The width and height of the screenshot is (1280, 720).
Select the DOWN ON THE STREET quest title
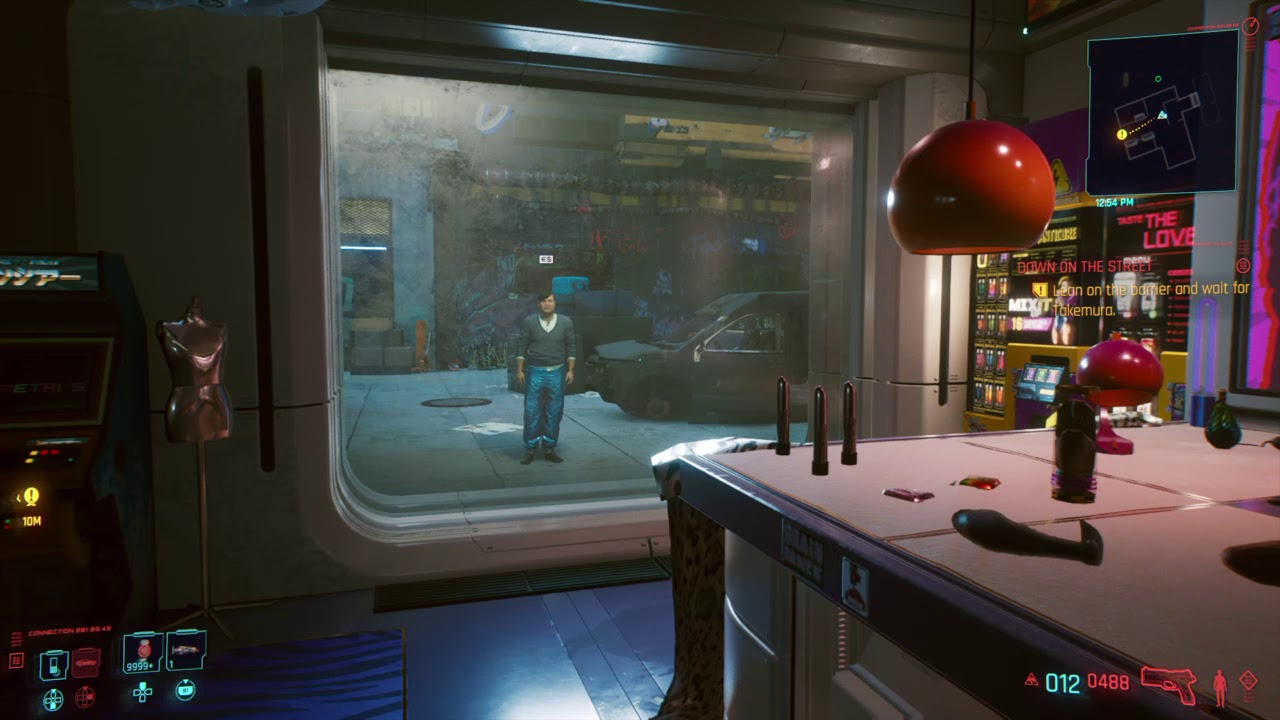coord(1084,267)
